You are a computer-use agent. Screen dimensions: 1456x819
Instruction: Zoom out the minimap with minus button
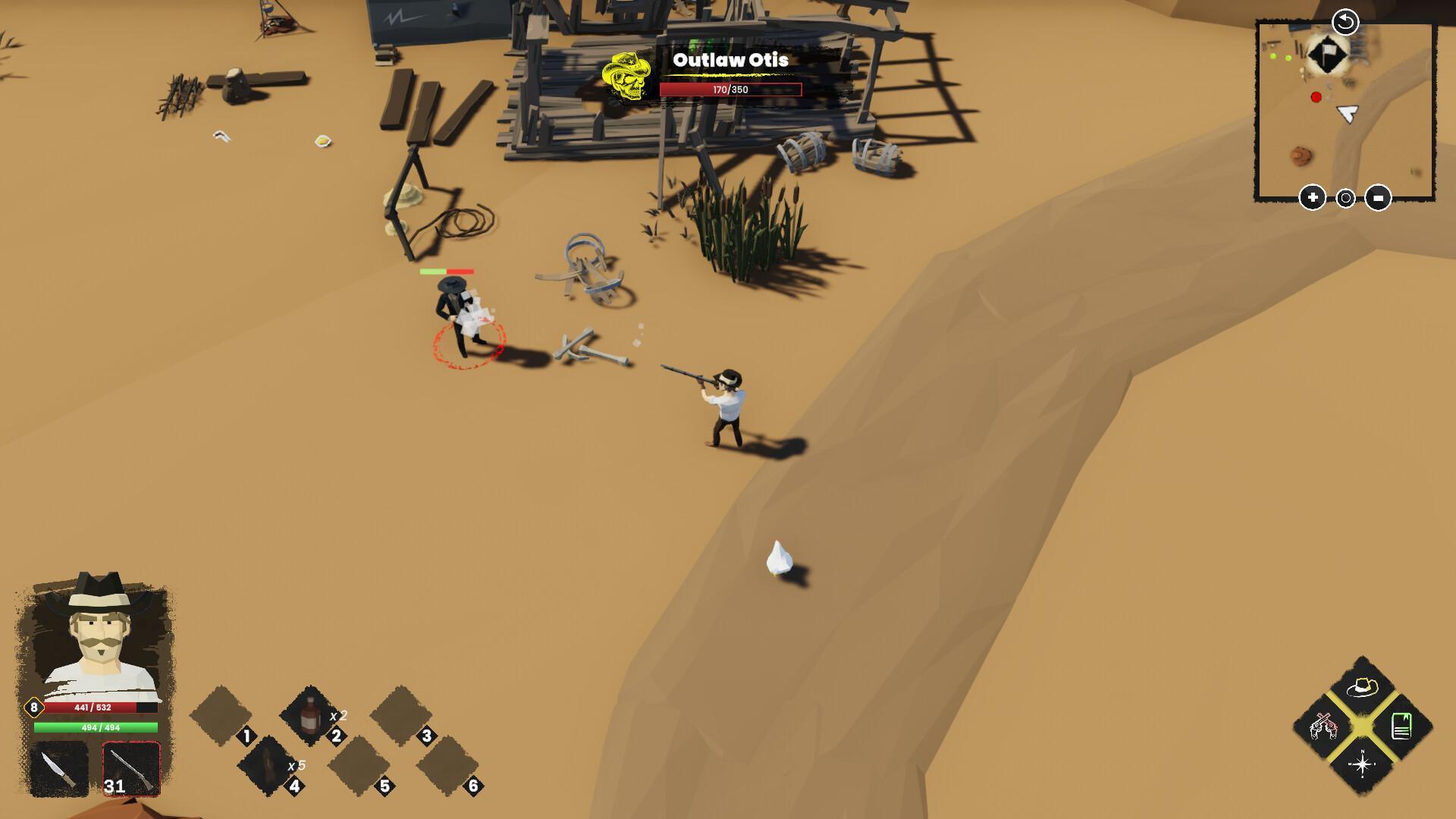click(x=1378, y=199)
